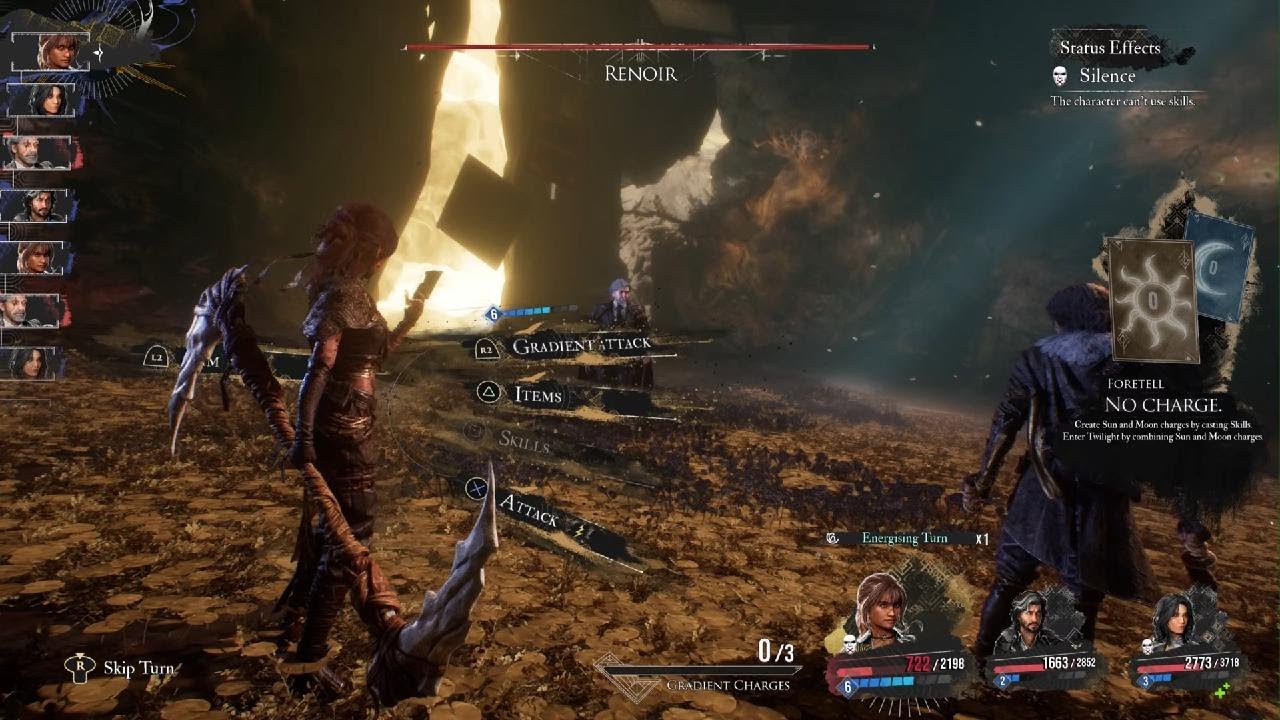The height and width of the screenshot is (720, 1280).
Task: Select party portrait with 722/2198 health
Action: pyautogui.click(x=881, y=609)
